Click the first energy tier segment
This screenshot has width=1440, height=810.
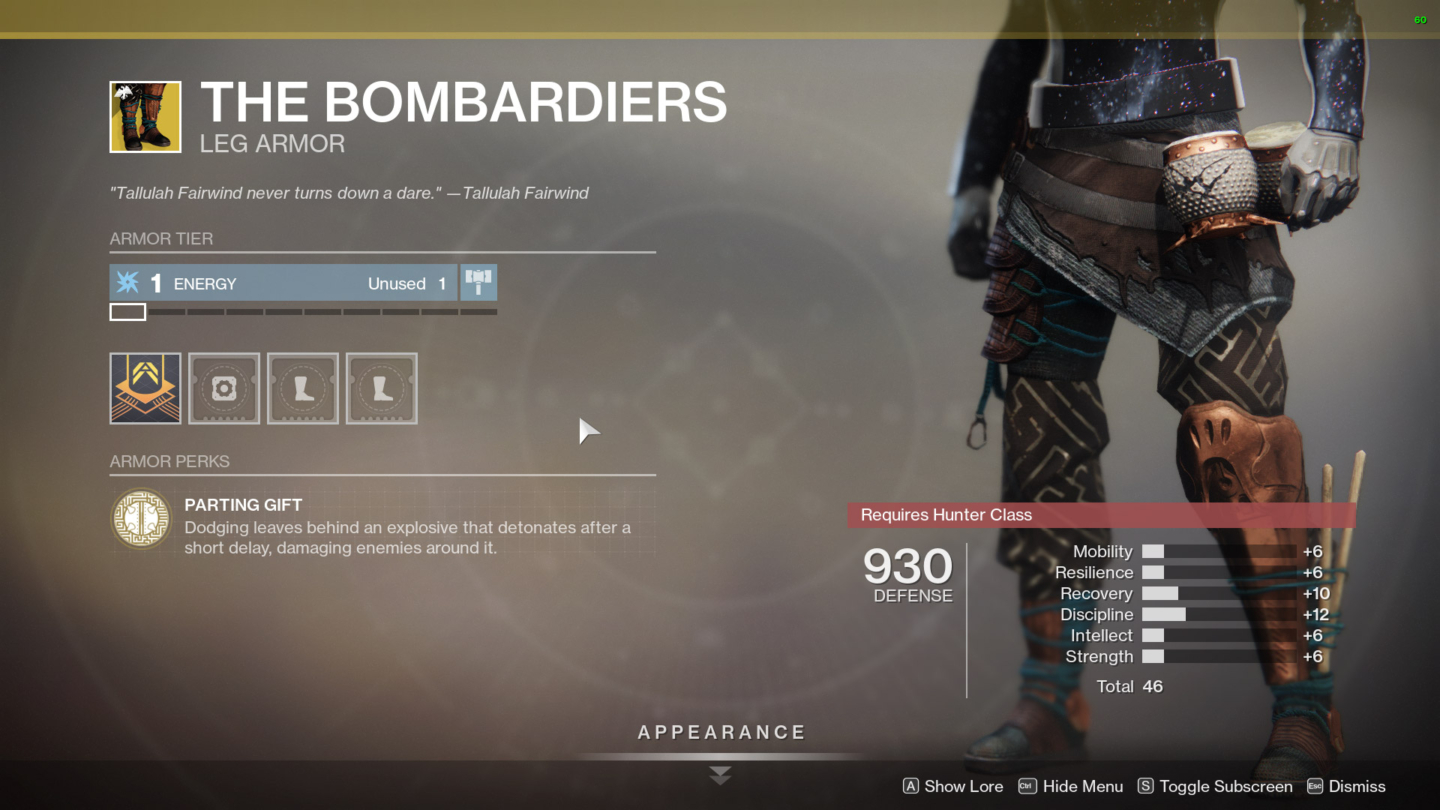click(127, 311)
